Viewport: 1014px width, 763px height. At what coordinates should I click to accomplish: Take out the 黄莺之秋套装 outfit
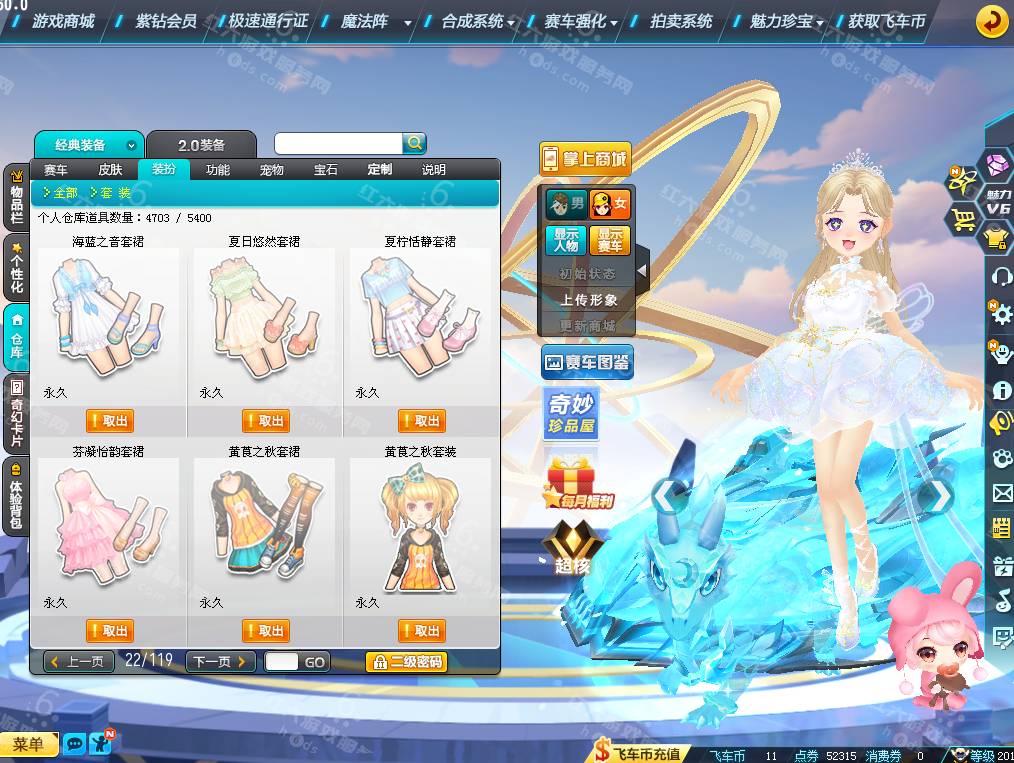pos(421,631)
